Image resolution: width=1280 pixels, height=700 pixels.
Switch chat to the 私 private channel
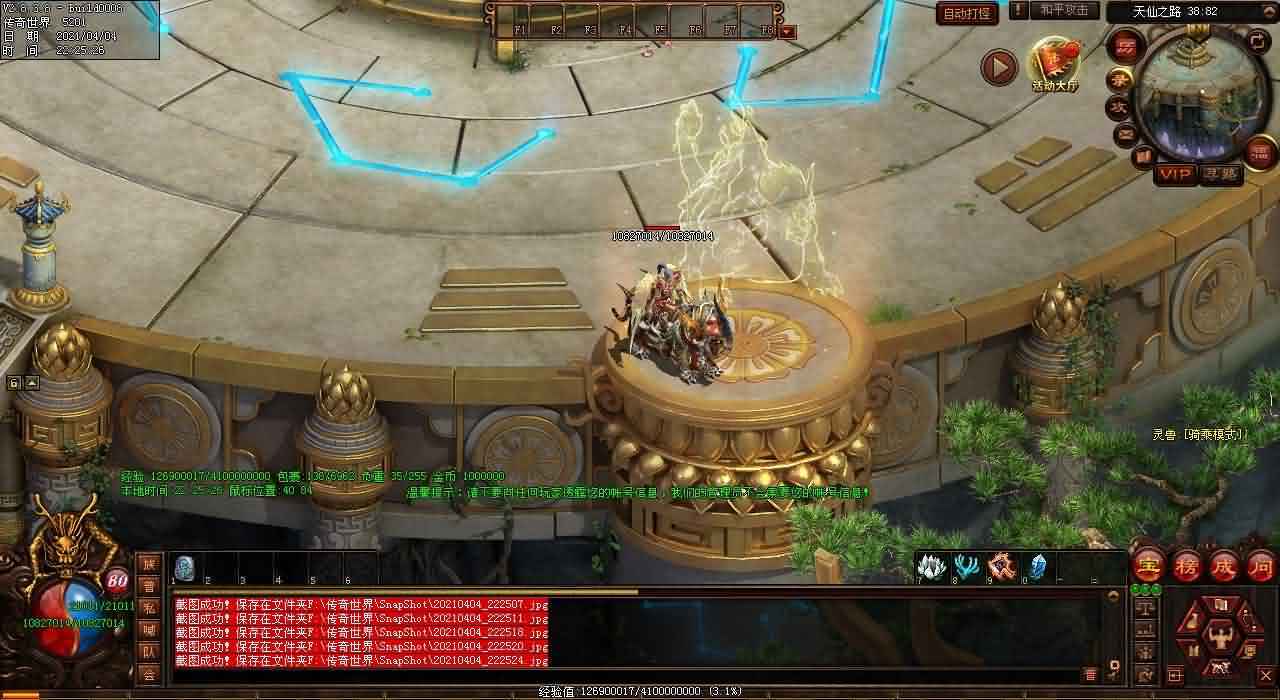(148, 607)
